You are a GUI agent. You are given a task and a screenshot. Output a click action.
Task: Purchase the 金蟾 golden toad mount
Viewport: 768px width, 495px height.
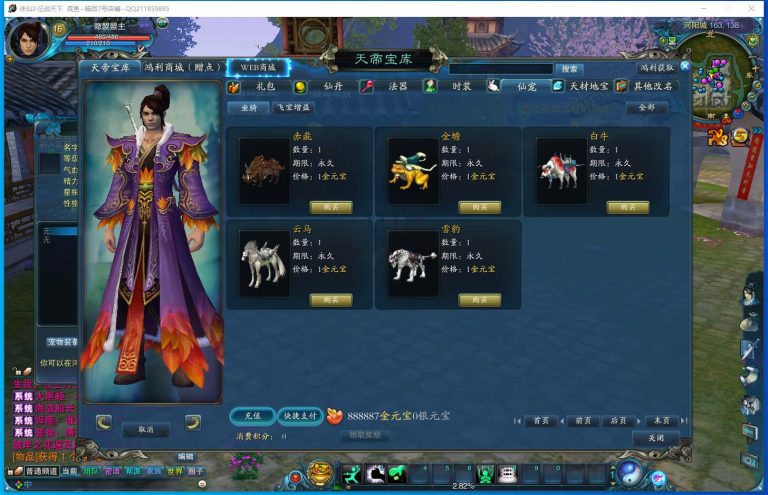(479, 207)
